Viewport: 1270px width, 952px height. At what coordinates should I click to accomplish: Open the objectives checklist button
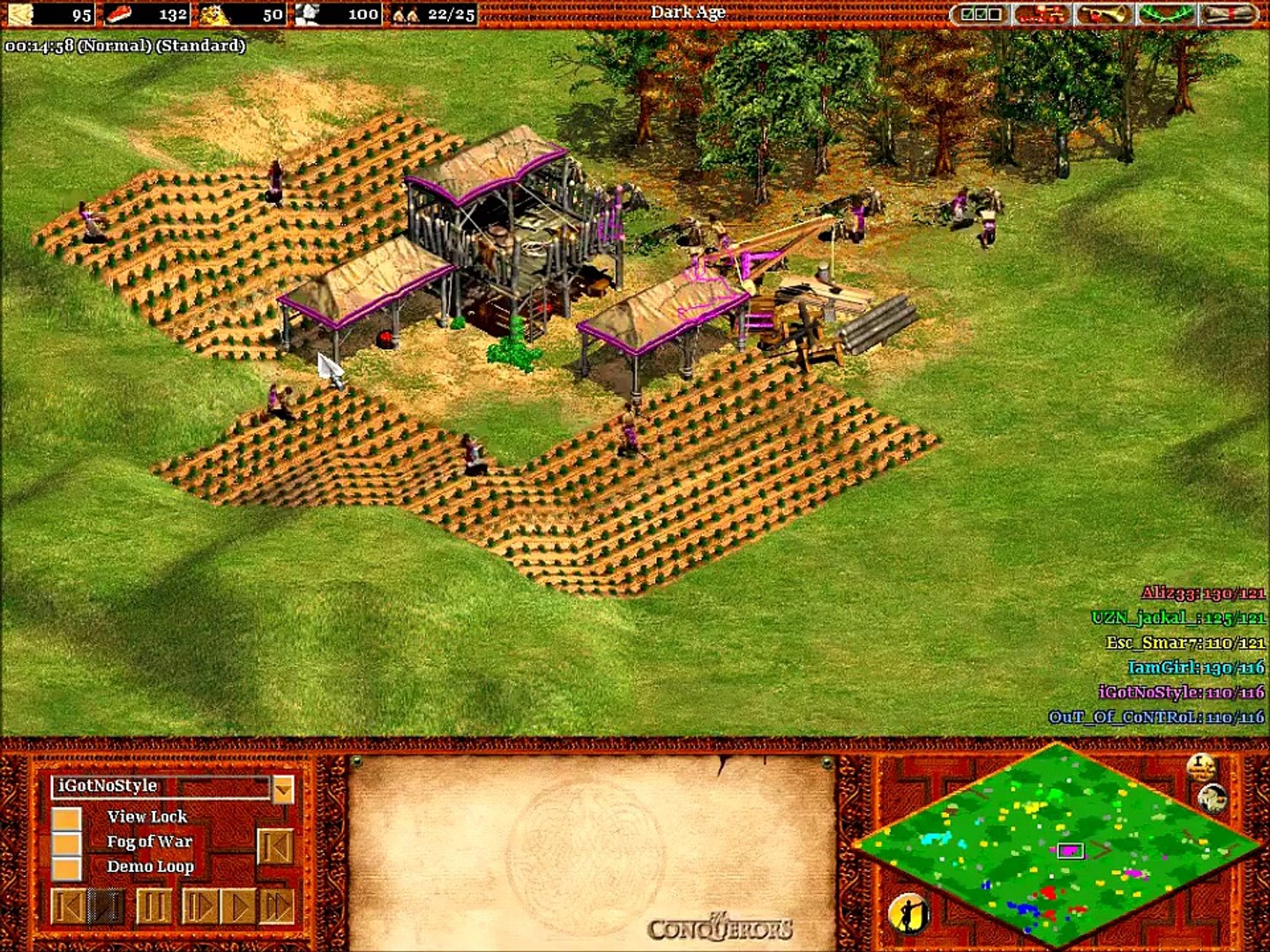[981, 14]
